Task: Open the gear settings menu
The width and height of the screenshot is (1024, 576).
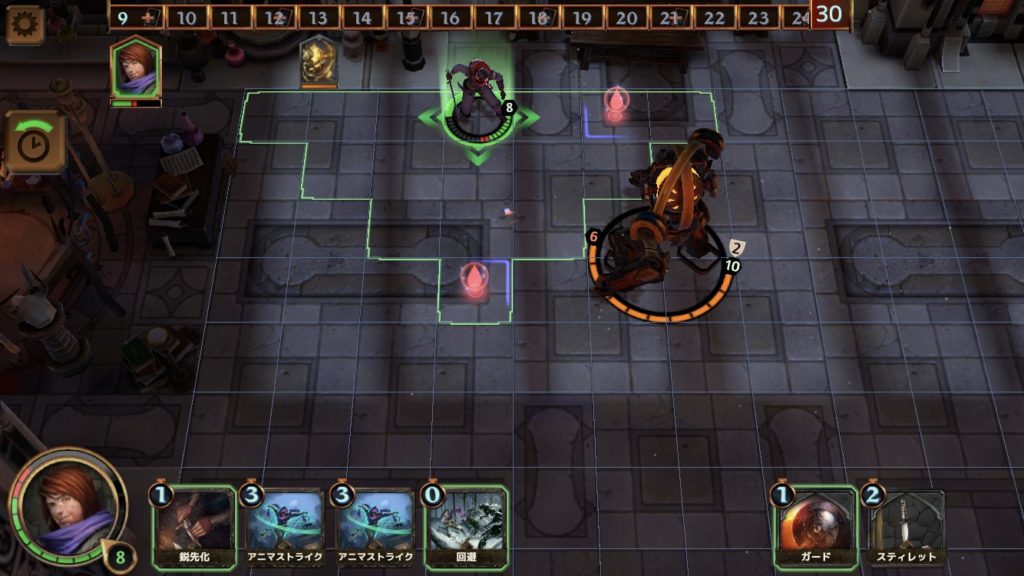Action: click(24, 23)
